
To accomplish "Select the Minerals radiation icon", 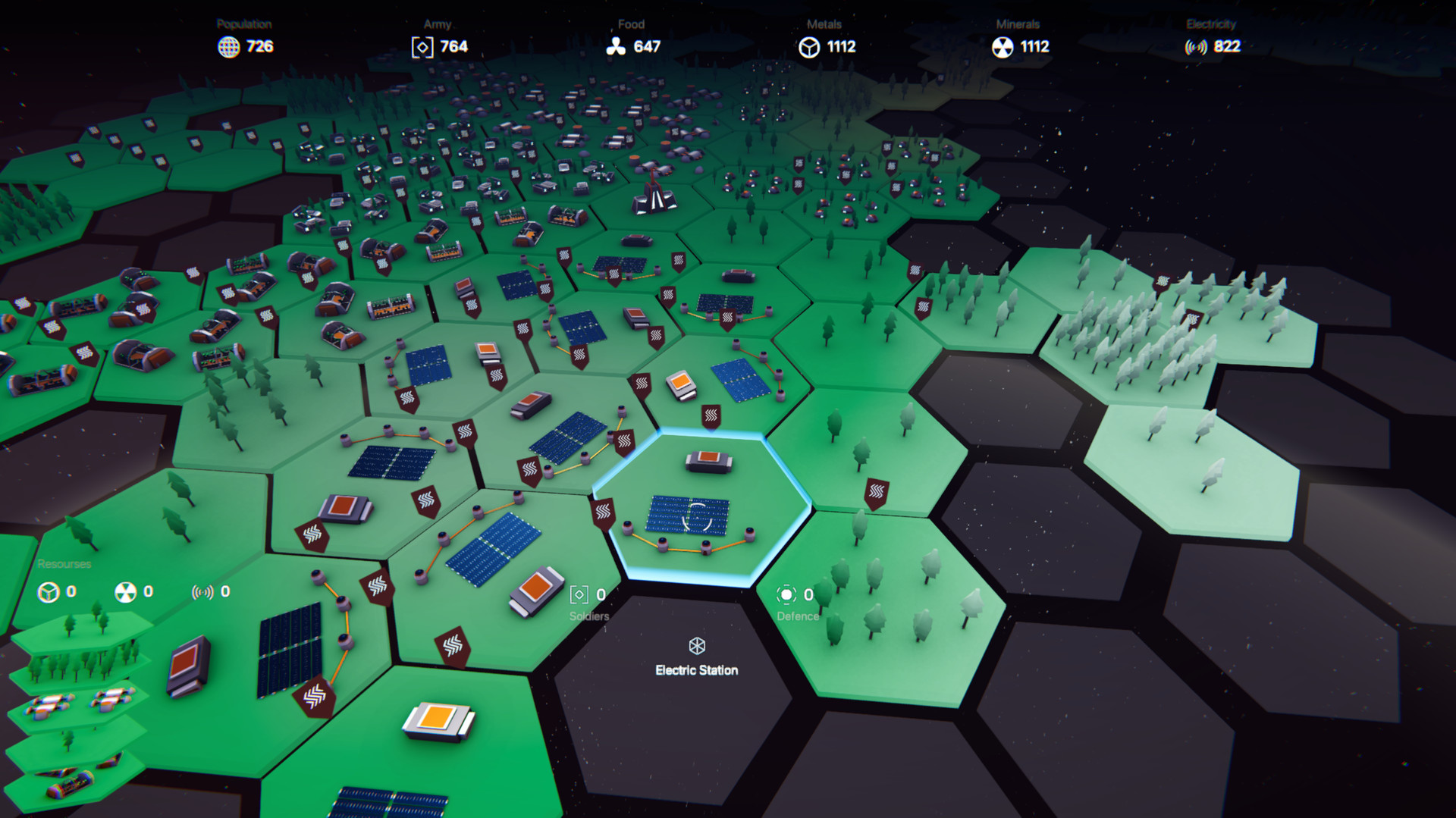I will 1005,46.
